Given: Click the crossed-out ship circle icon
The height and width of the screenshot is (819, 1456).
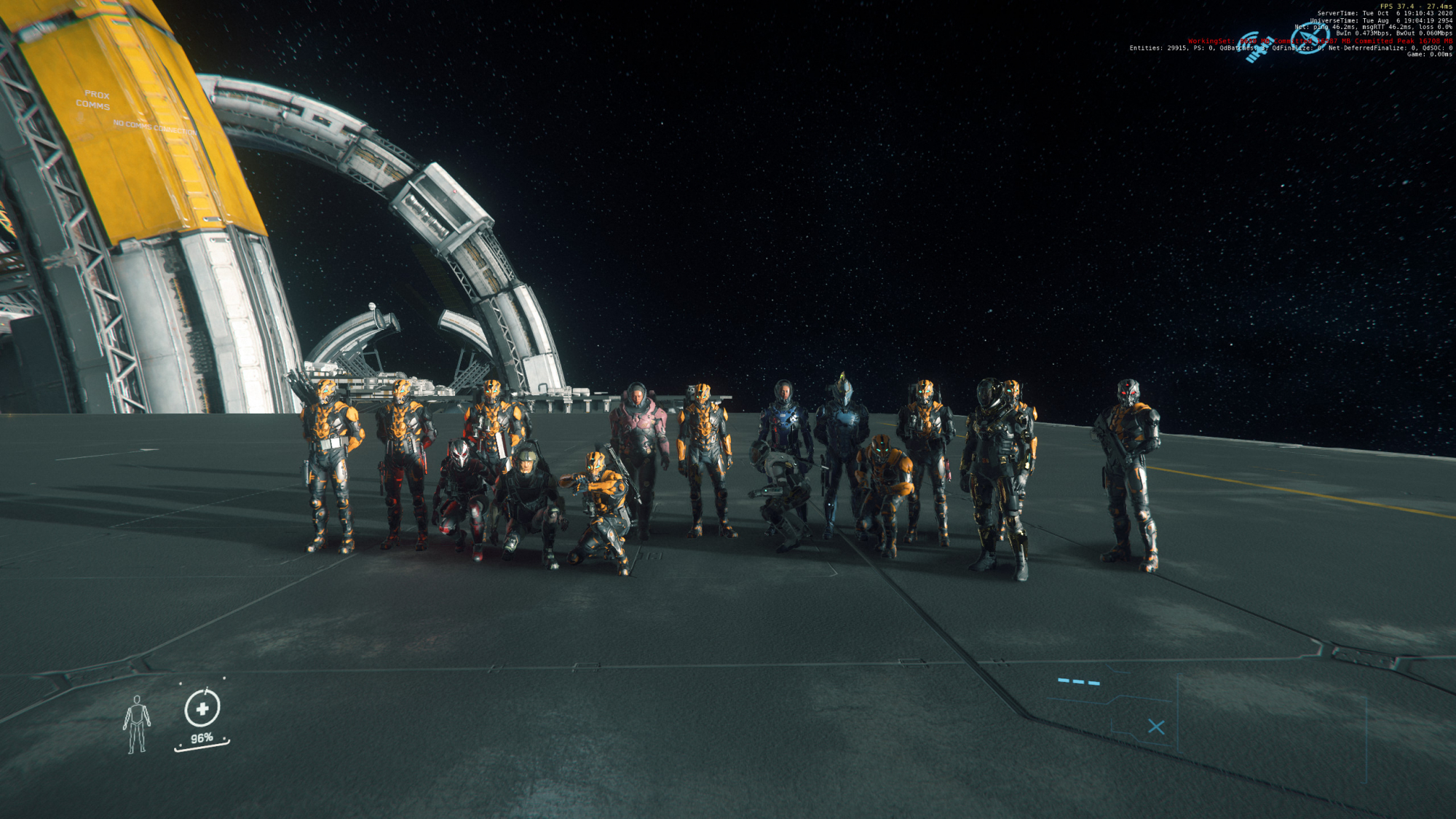Looking at the screenshot, I should pyautogui.click(x=1310, y=38).
